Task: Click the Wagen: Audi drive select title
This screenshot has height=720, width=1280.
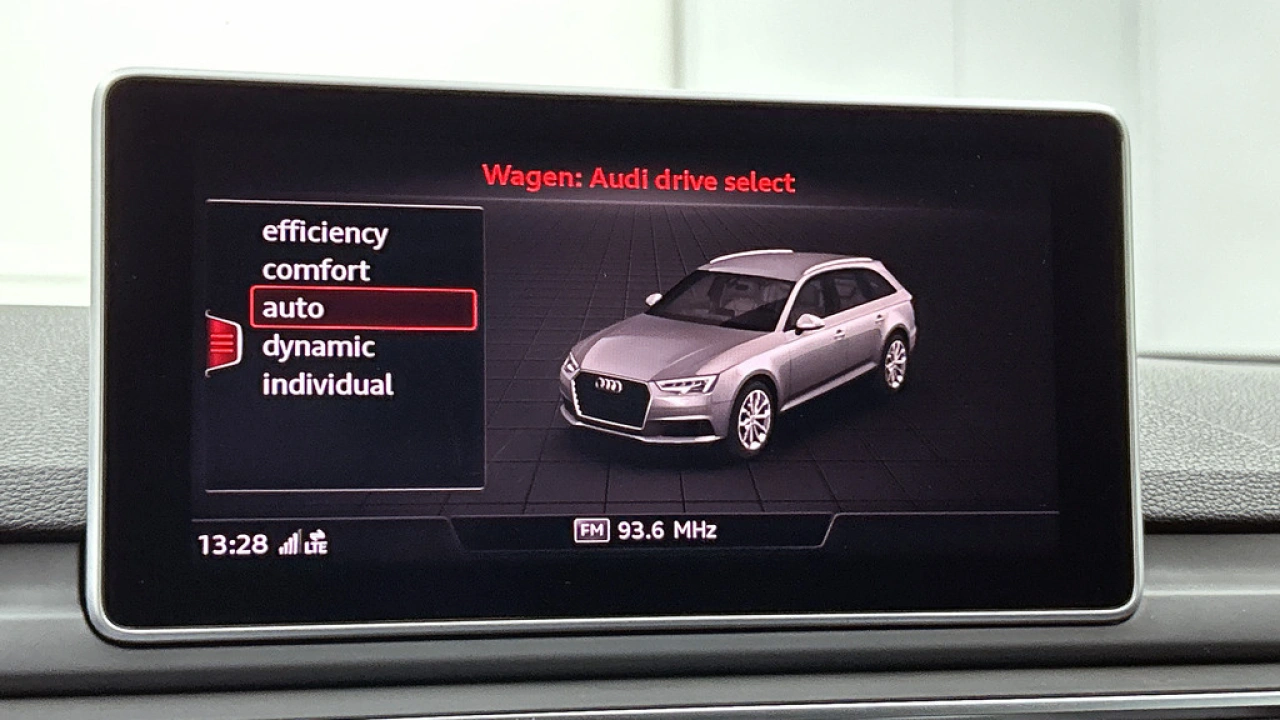Action: coord(638,181)
